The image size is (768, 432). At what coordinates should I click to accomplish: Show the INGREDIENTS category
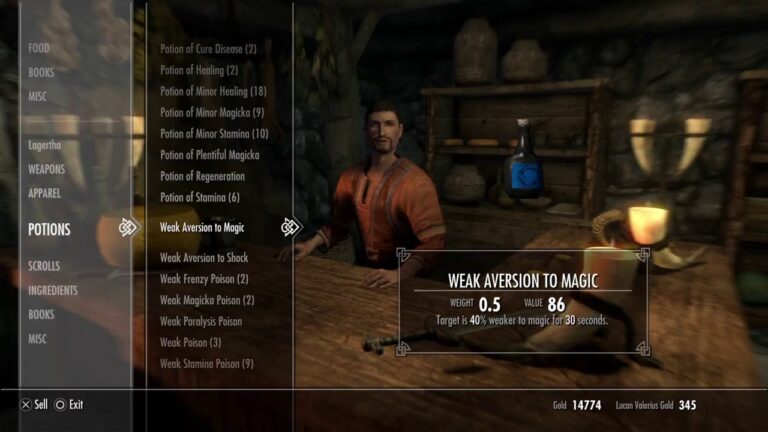(55, 290)
